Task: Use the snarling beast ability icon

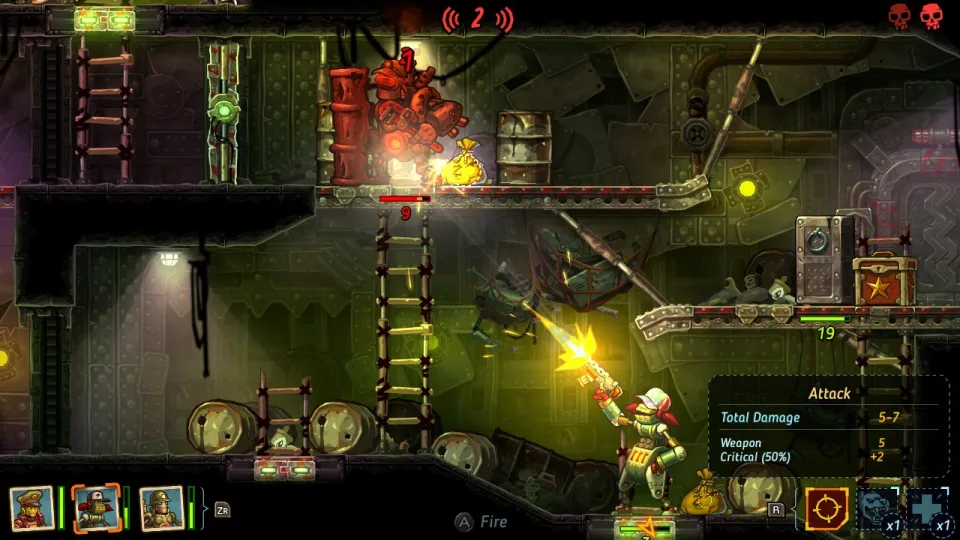Action: [x=876, y=508]
